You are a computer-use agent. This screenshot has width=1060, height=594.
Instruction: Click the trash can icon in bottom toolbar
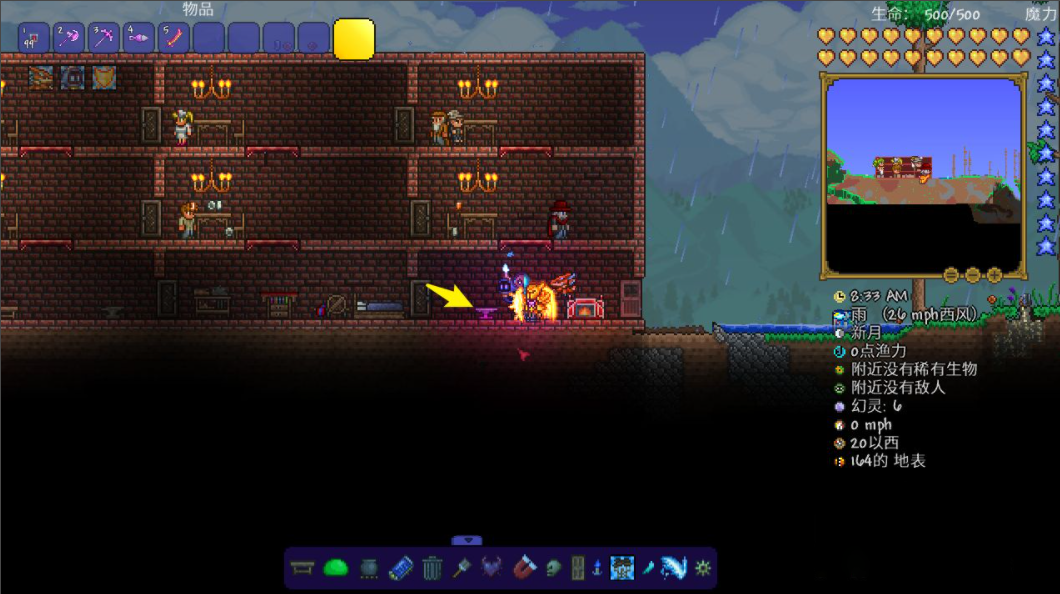(x=431, y=568)
